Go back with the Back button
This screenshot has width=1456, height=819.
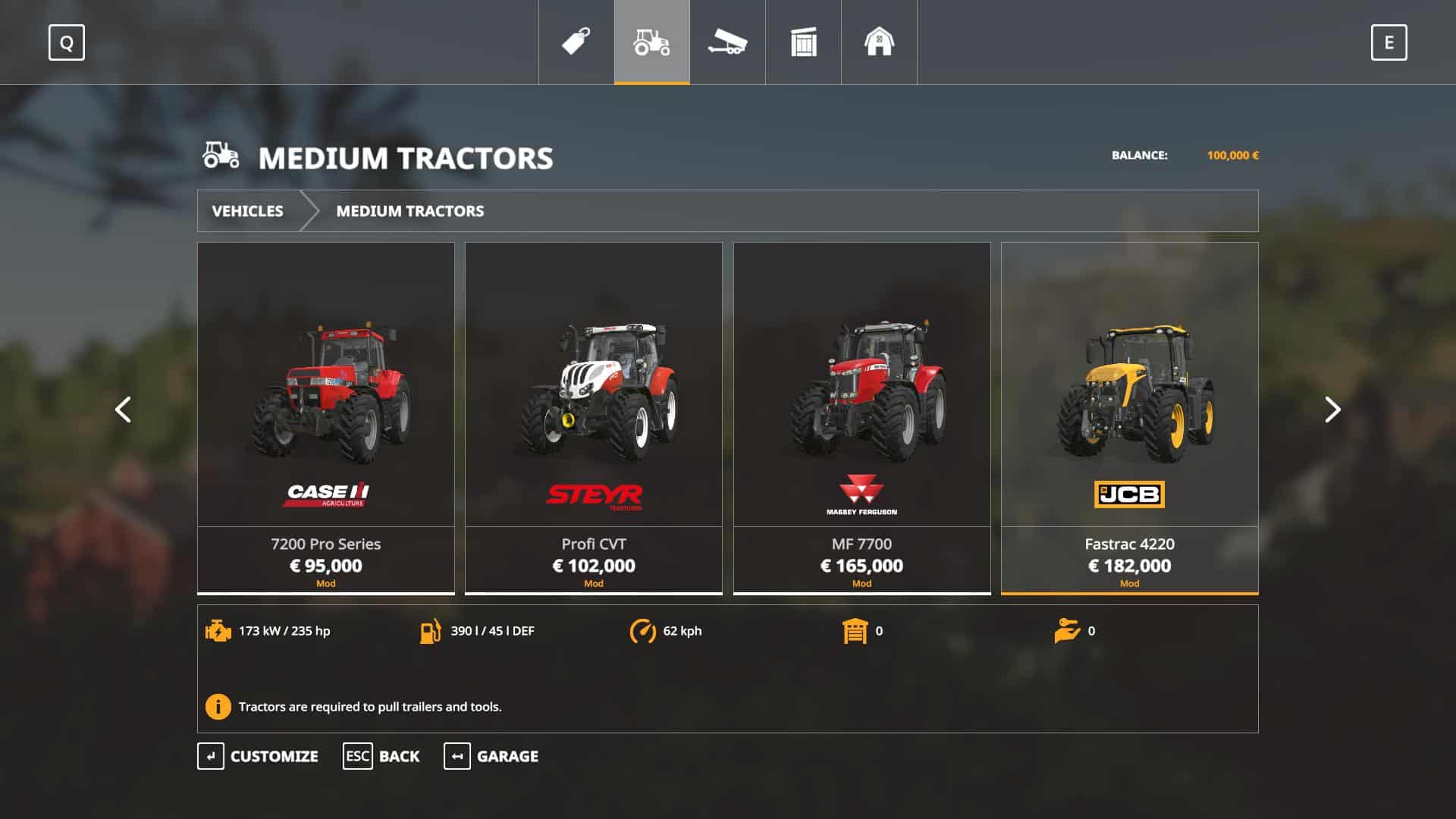(x=381, y=756)
